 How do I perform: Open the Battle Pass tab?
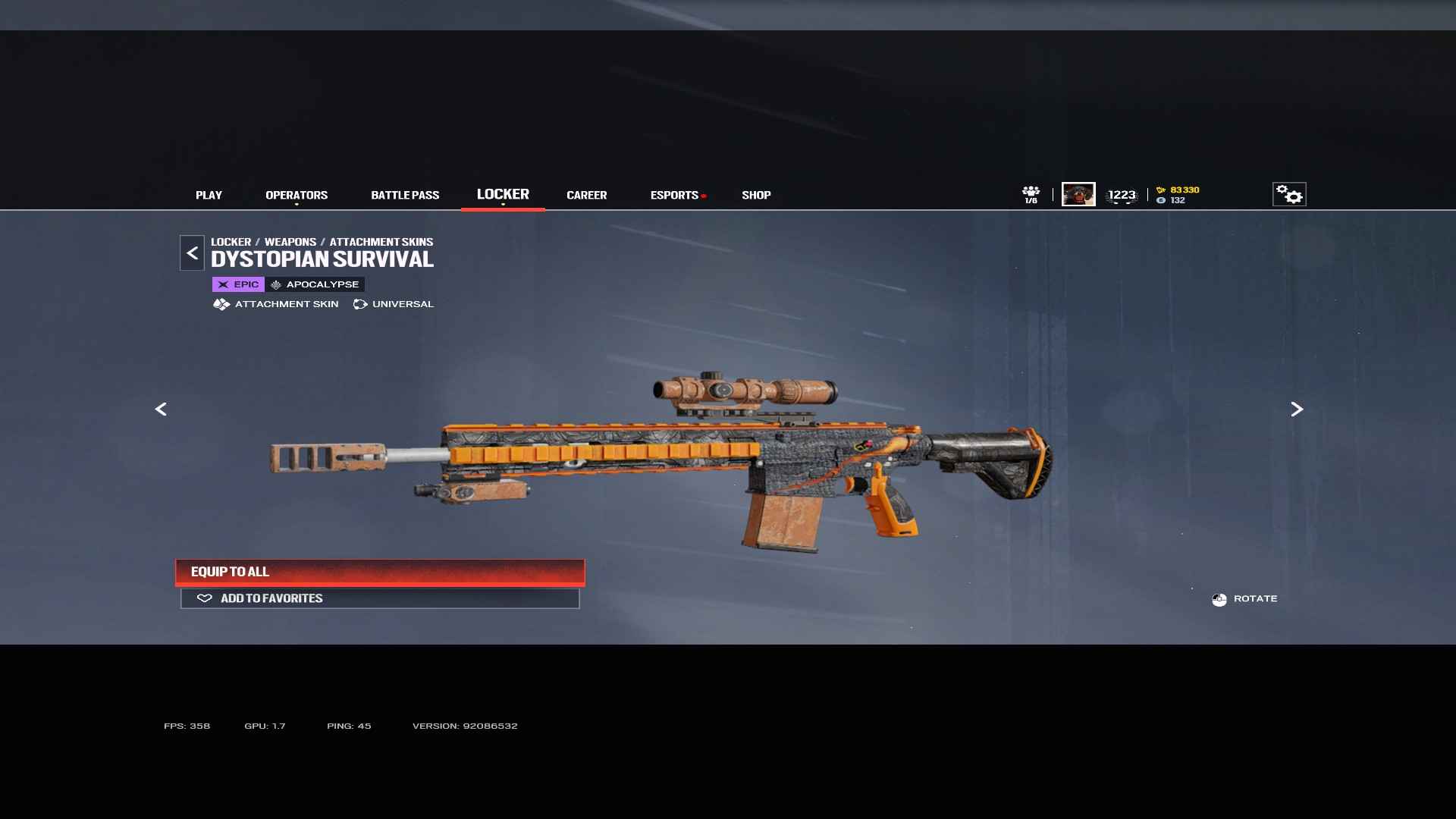[405, 196]
